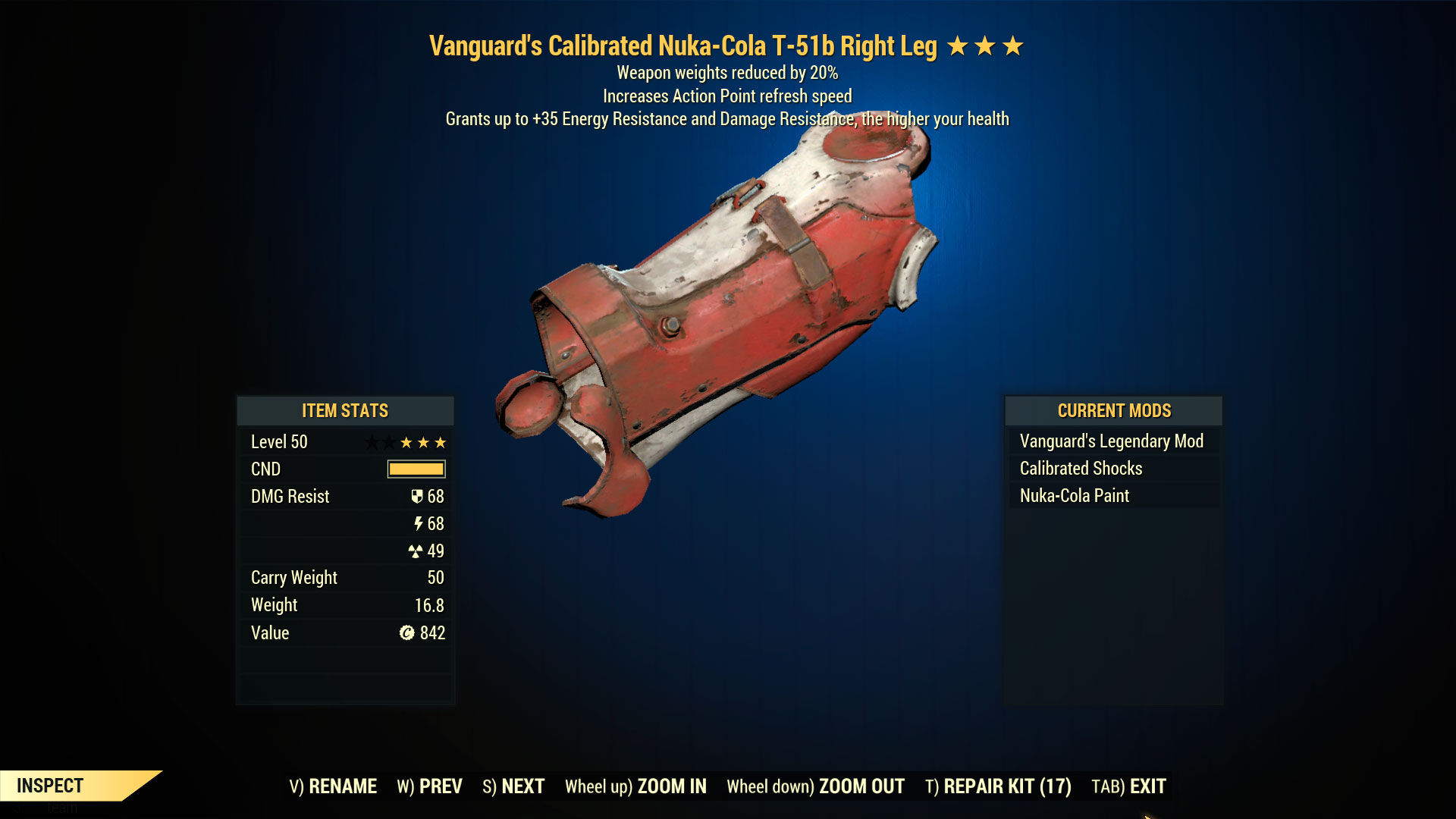Exit the inspect screen
Image resolution: width=1456 pixels, height=819 pixels.
[1128, 786]
